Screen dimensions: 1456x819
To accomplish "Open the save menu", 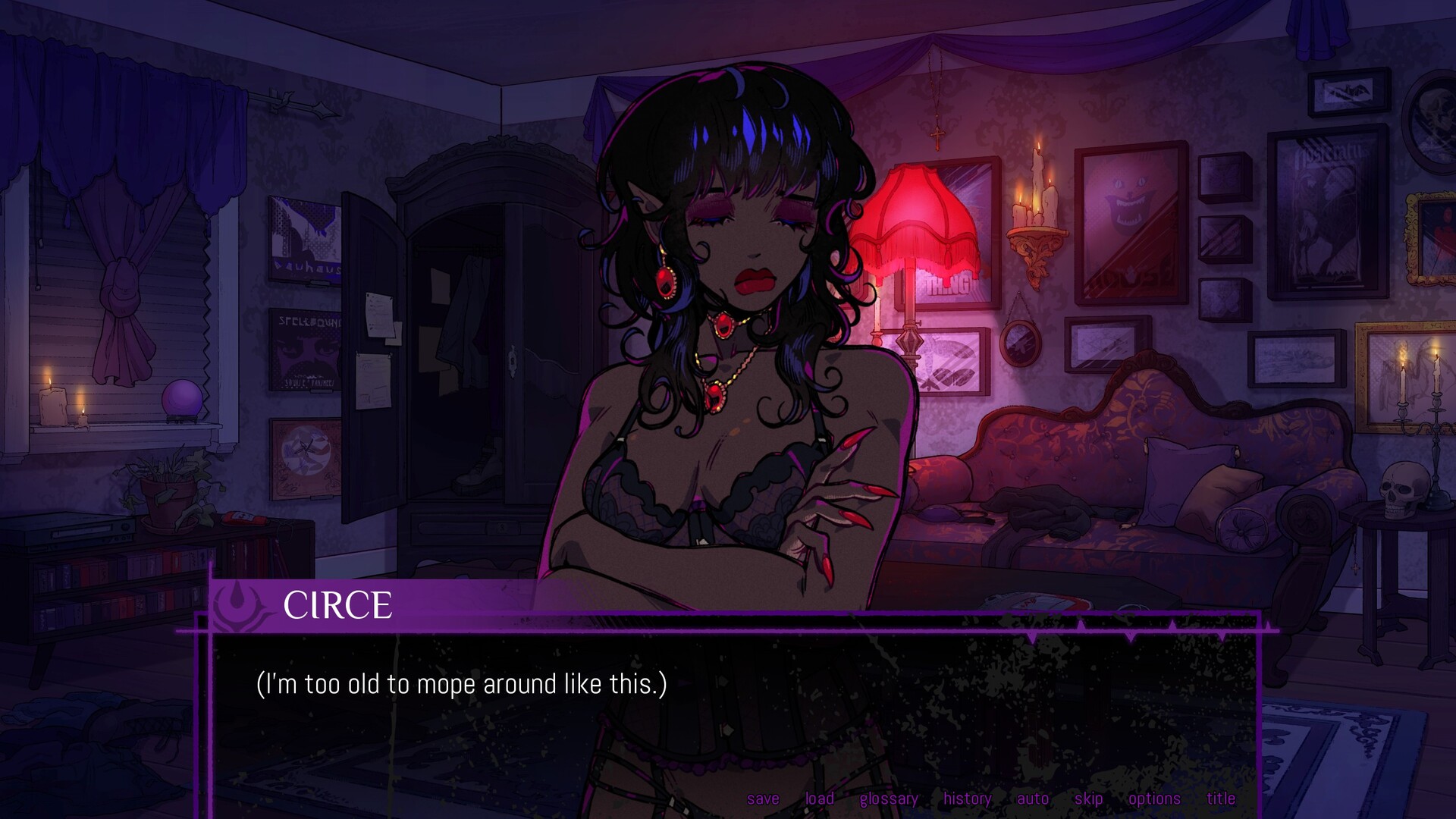I will pyautogui.click(x=762, y=799).
